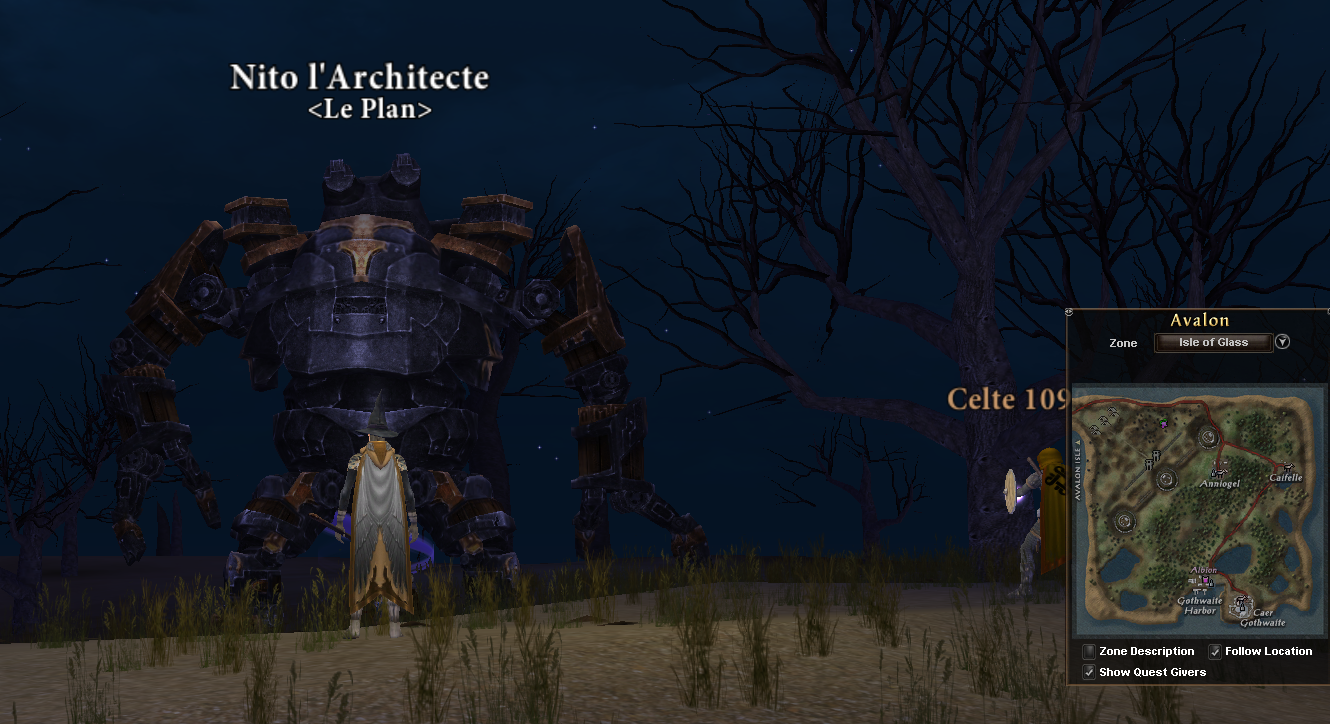Untick the Follow Location checkbox

[1215, 651]
